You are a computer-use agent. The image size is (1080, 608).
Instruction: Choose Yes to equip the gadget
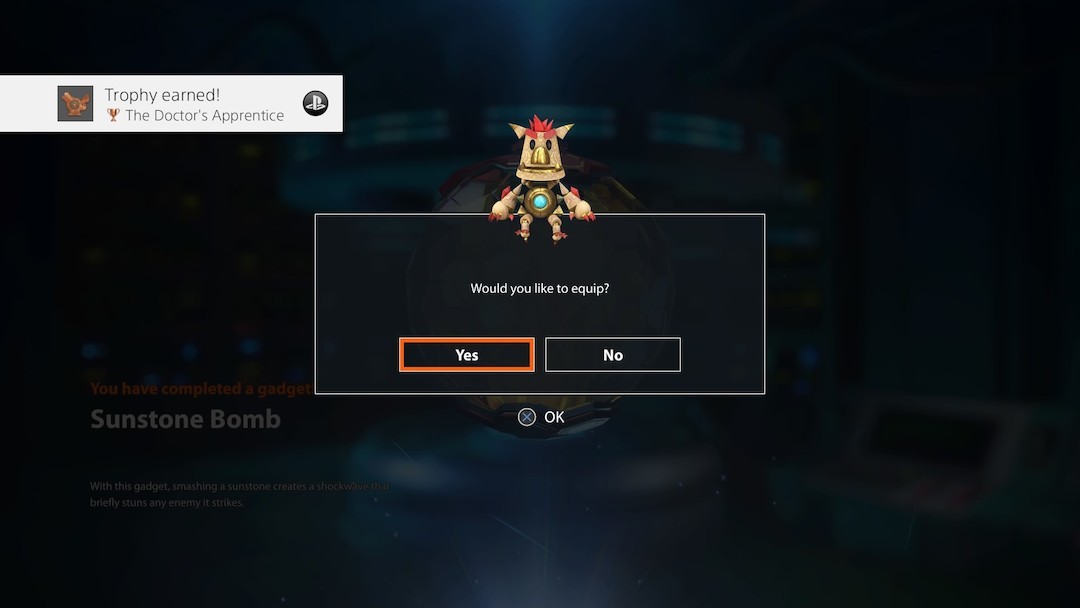466,355
